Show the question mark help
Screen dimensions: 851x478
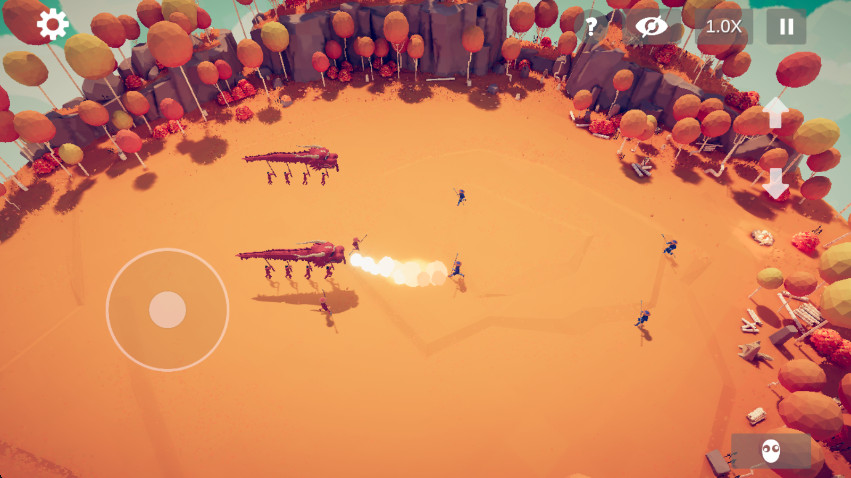591,27
